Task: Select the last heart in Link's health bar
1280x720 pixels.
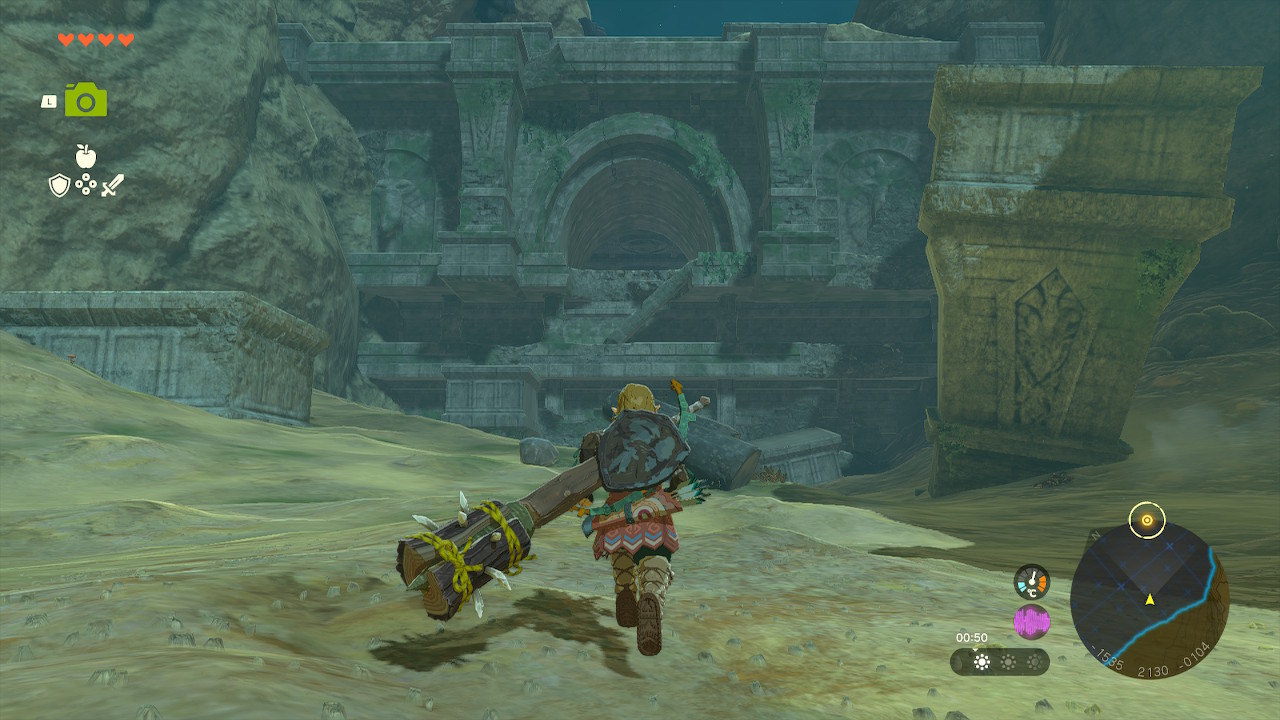Action: [125, 40]
